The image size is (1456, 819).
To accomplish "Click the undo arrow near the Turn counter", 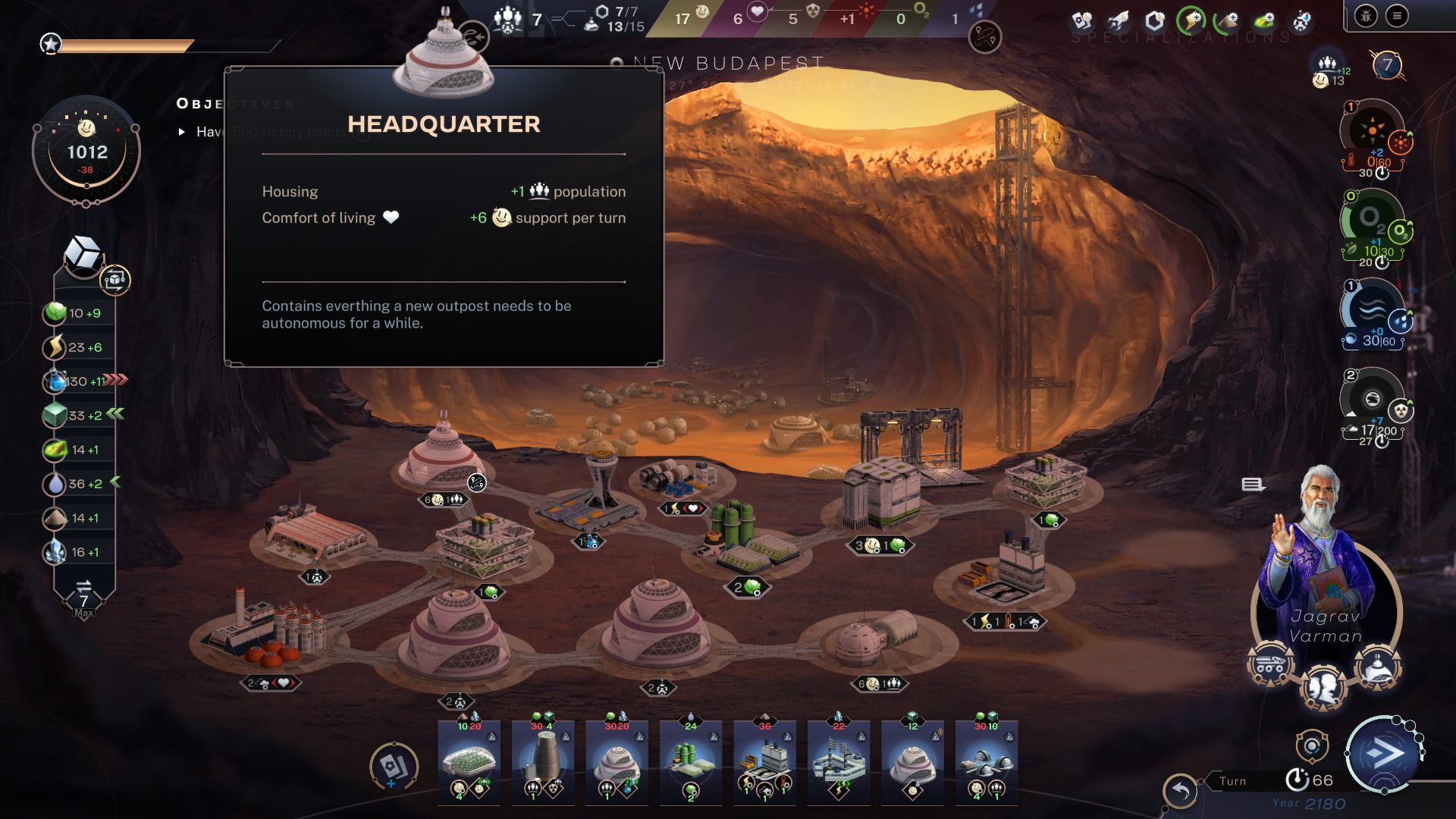I will coord(1180,789).
